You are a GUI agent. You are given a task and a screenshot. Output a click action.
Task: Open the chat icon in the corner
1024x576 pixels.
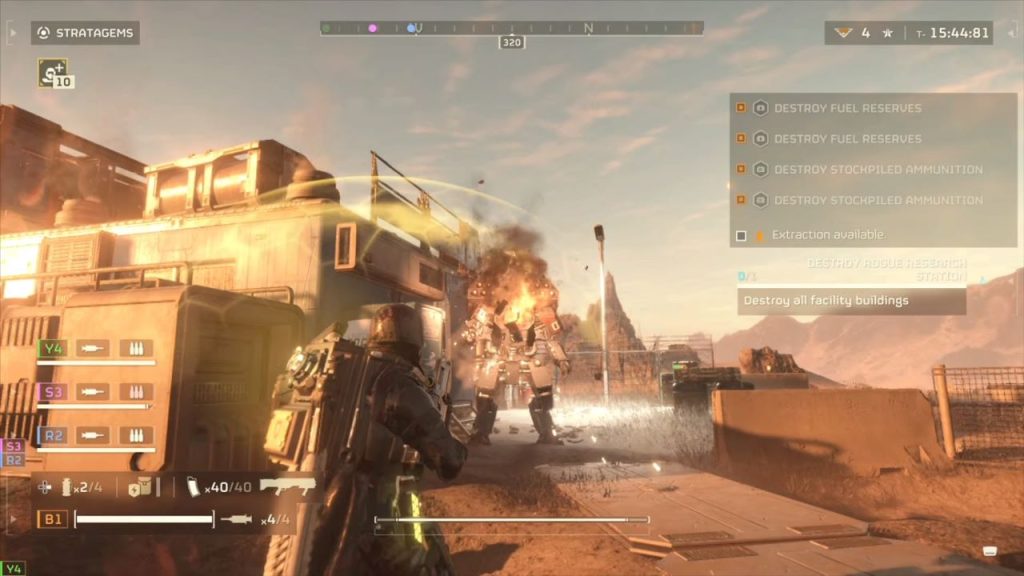[x=990, y=551]
